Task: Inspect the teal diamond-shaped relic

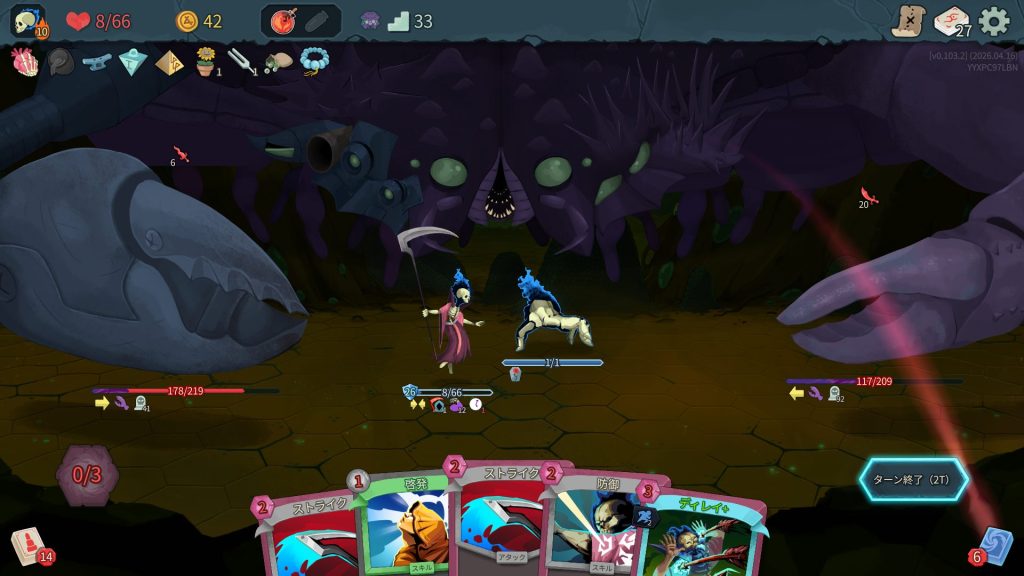Action: point(133,62)
